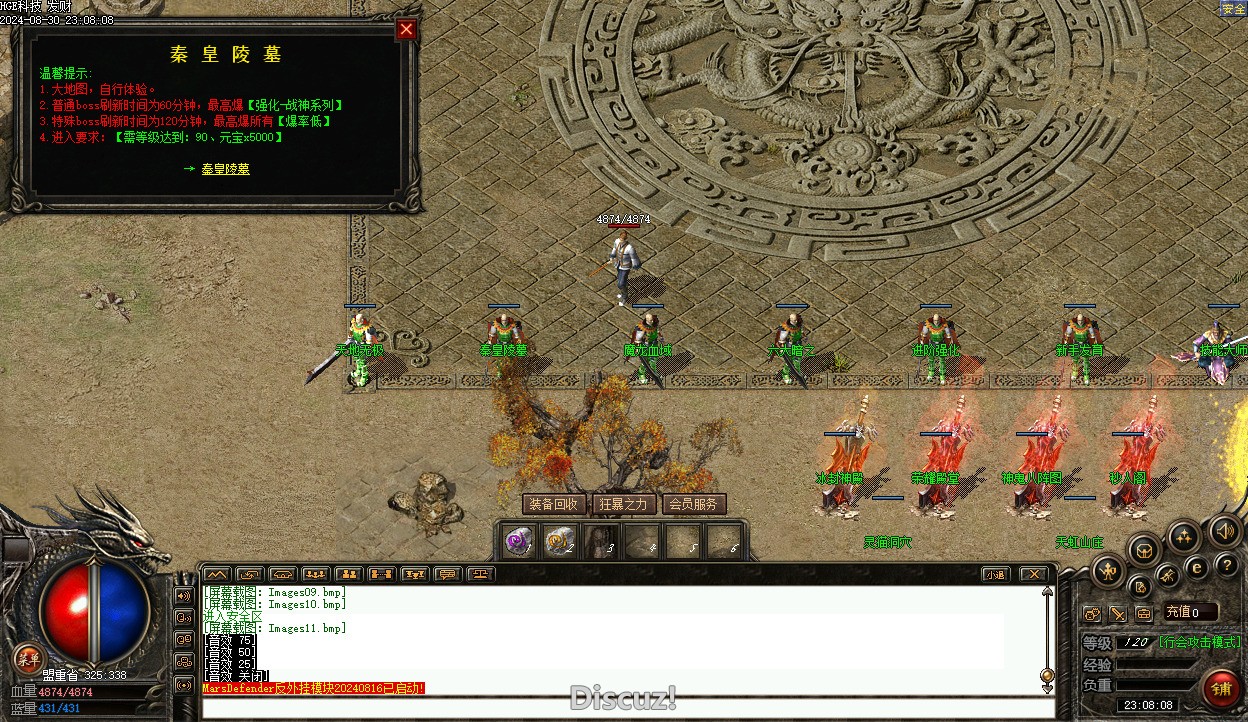Open the round 菜单 menu button
The image size is (1248, 722).
tap(28, 657)
